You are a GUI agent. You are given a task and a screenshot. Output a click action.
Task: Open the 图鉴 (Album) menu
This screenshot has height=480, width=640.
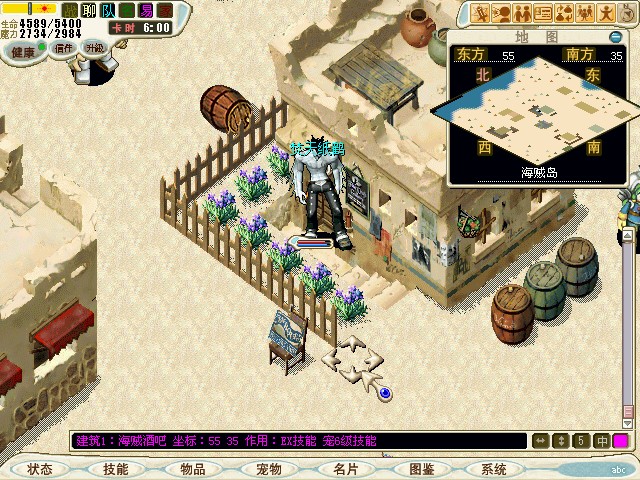(x=421, y=469)
